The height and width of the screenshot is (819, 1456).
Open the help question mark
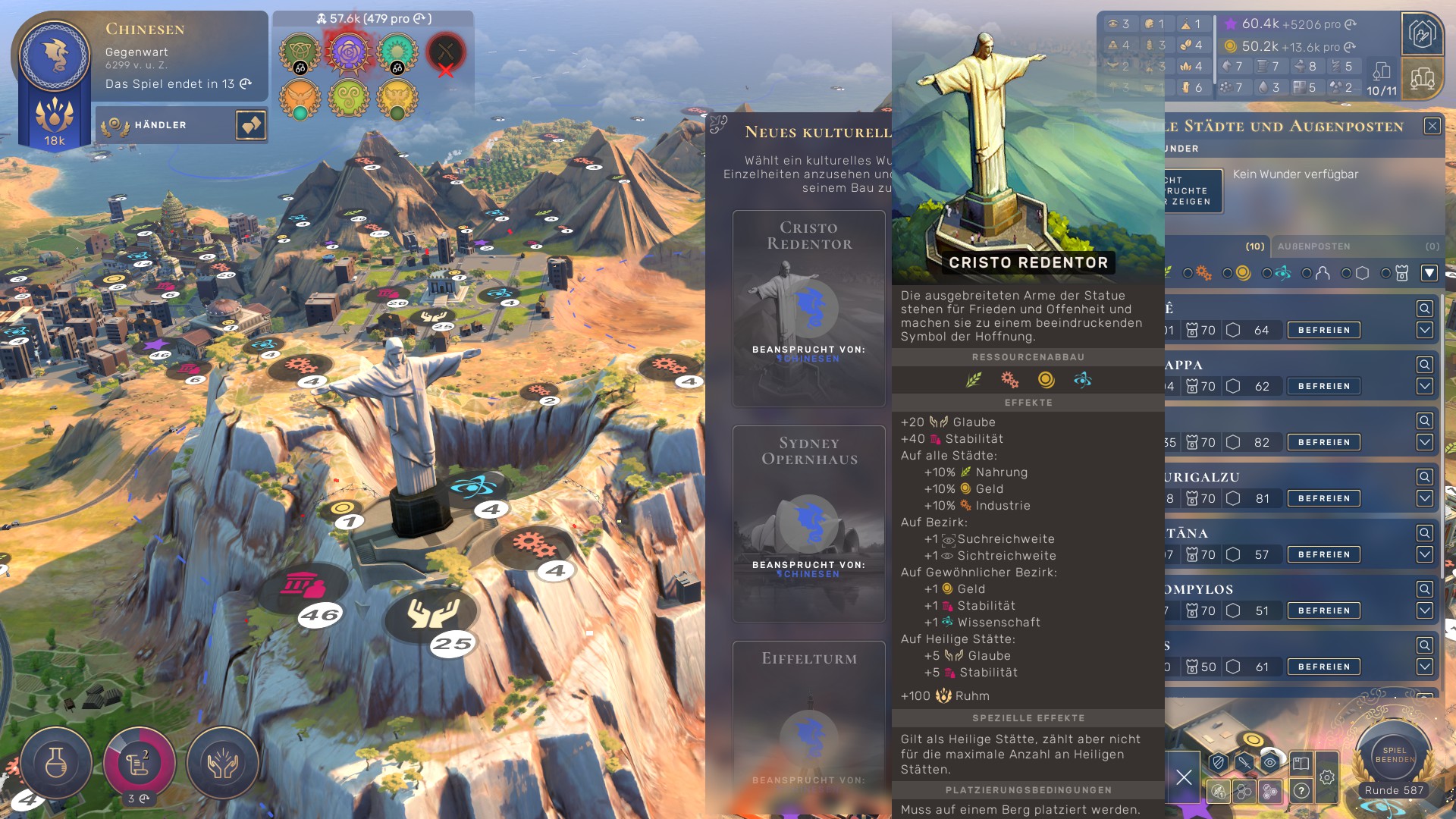click(1301, 791)
